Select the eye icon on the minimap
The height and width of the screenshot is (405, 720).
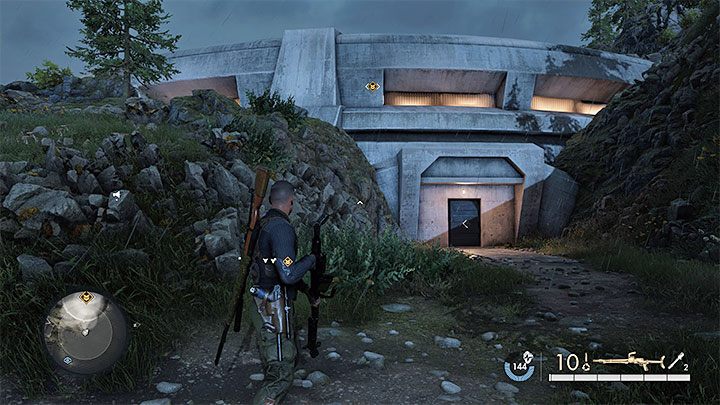point(67,360)
